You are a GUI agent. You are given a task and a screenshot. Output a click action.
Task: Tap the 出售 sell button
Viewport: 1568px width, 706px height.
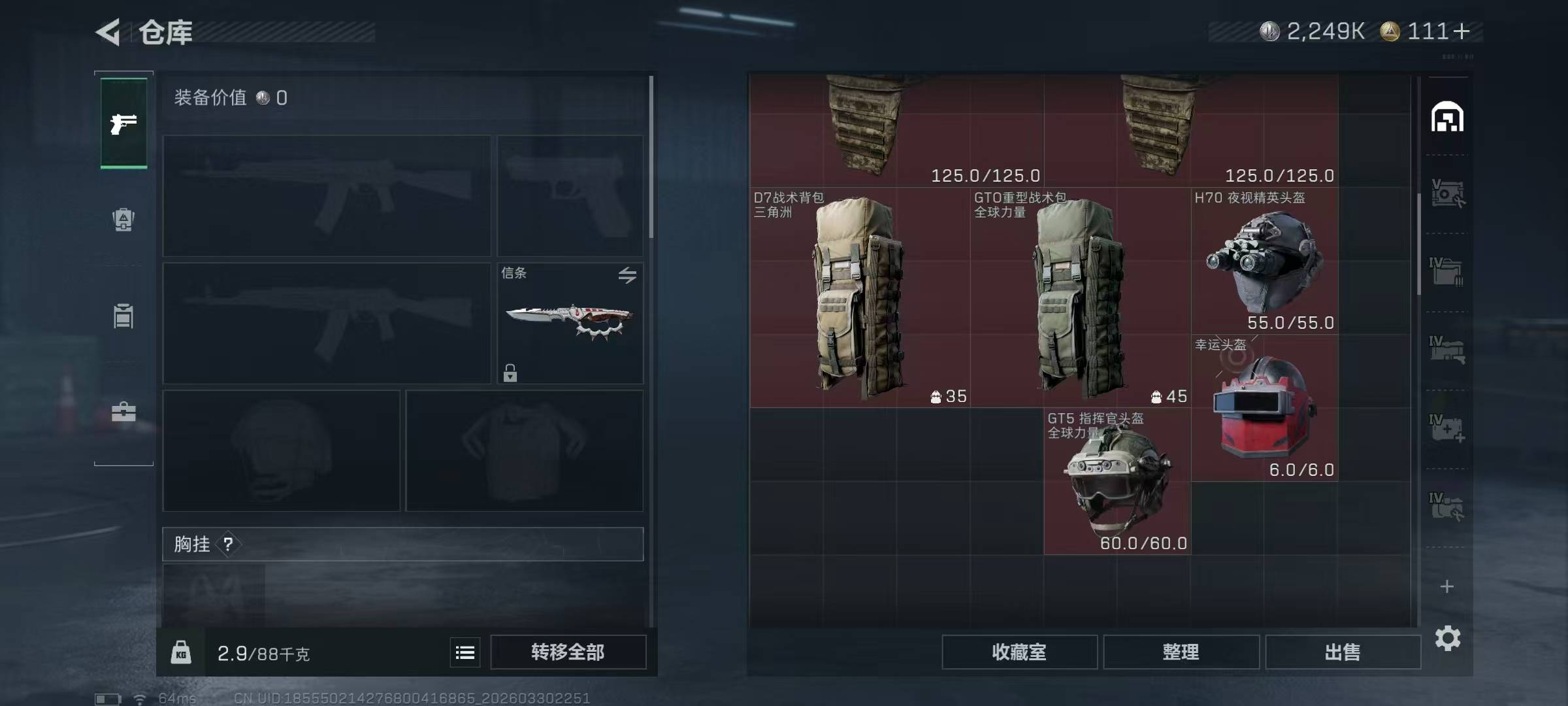(1343, 652)
